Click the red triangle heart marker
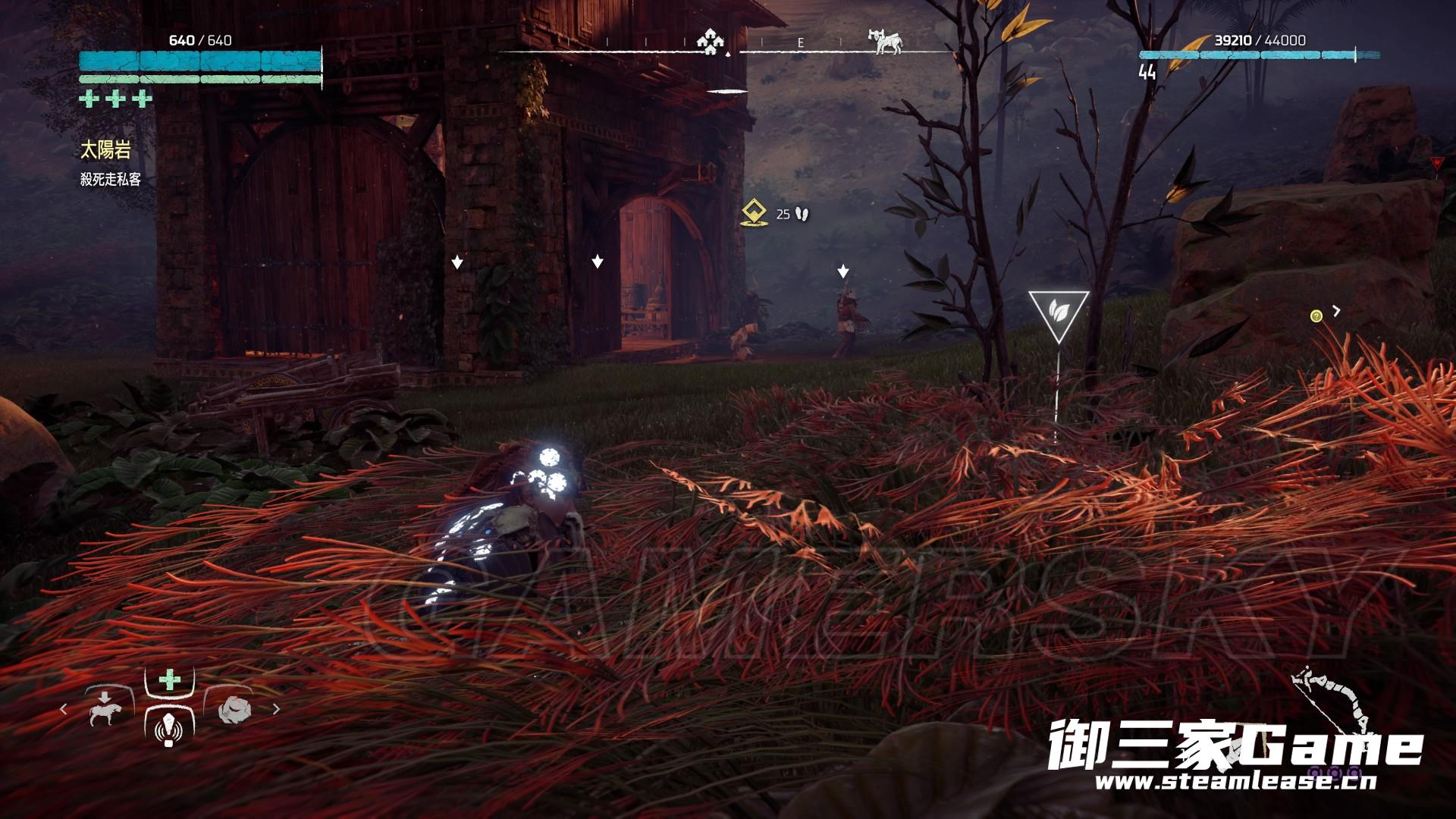 point(1436,162)
